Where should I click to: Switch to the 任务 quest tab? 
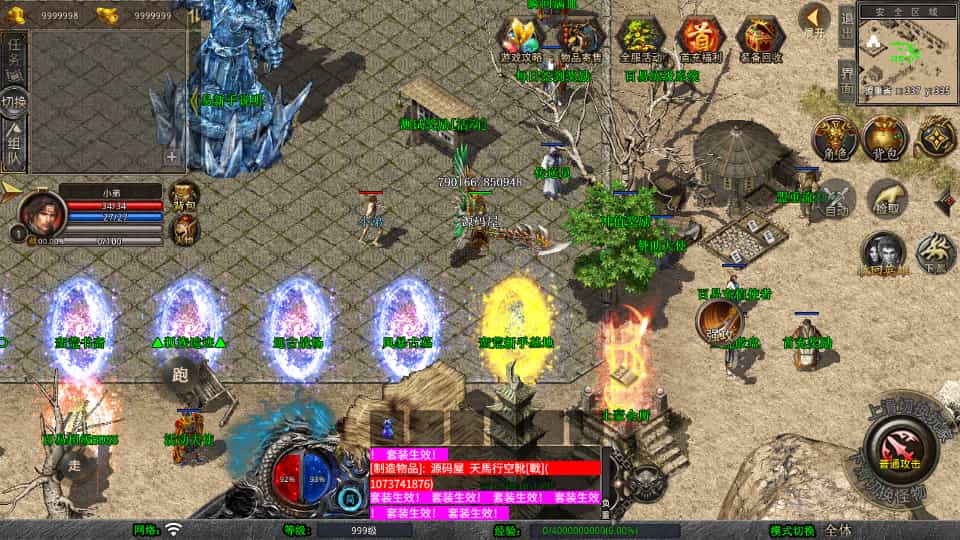(x=14, y=56)
